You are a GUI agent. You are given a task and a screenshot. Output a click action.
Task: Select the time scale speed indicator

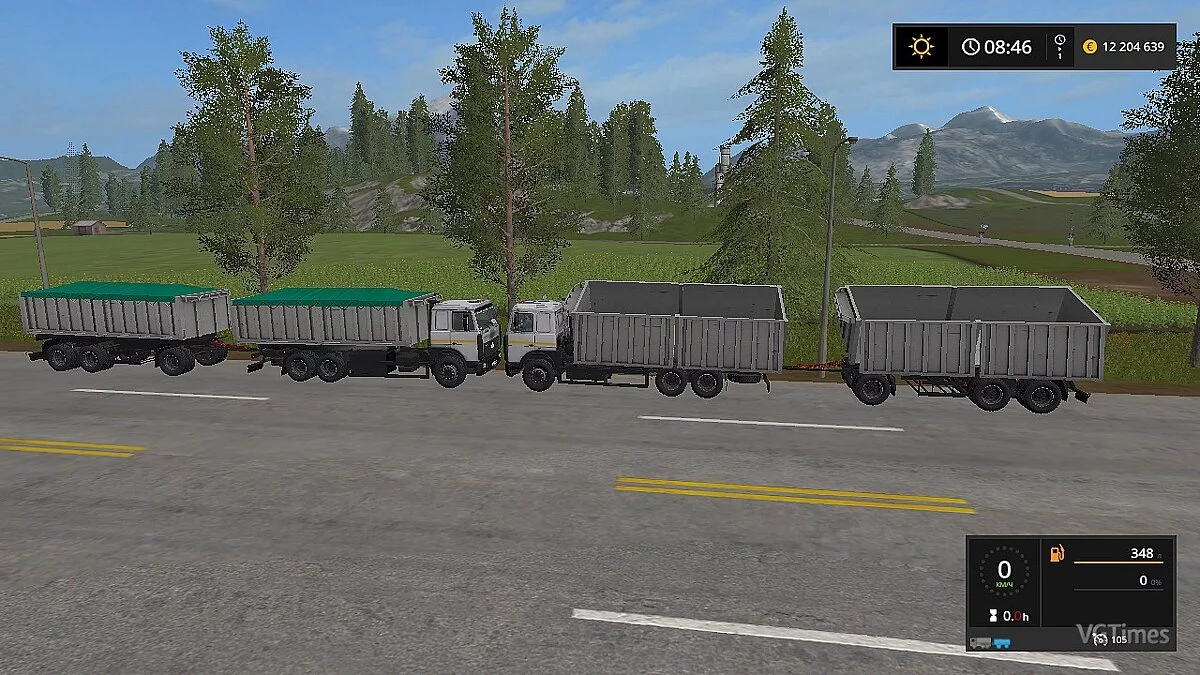(1059, 47)
